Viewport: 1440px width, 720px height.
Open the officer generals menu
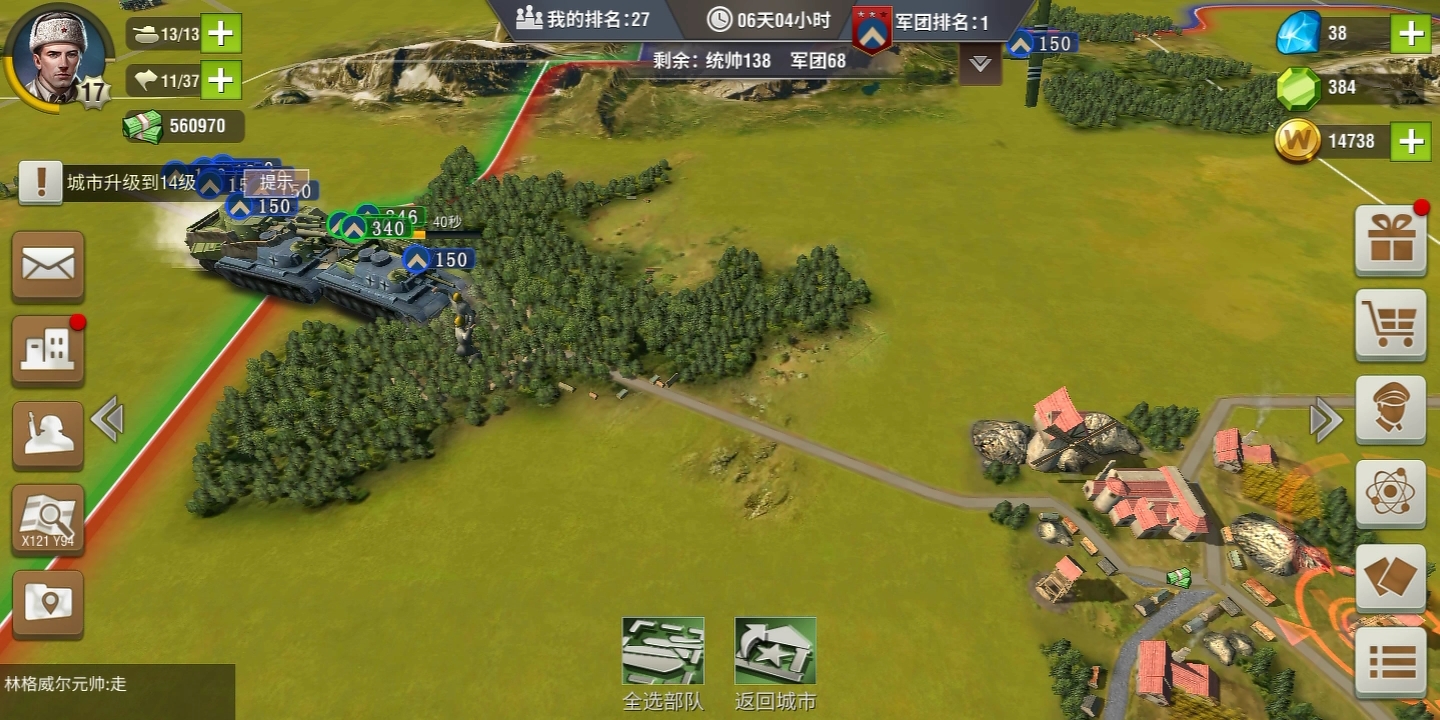(1390, 410)
